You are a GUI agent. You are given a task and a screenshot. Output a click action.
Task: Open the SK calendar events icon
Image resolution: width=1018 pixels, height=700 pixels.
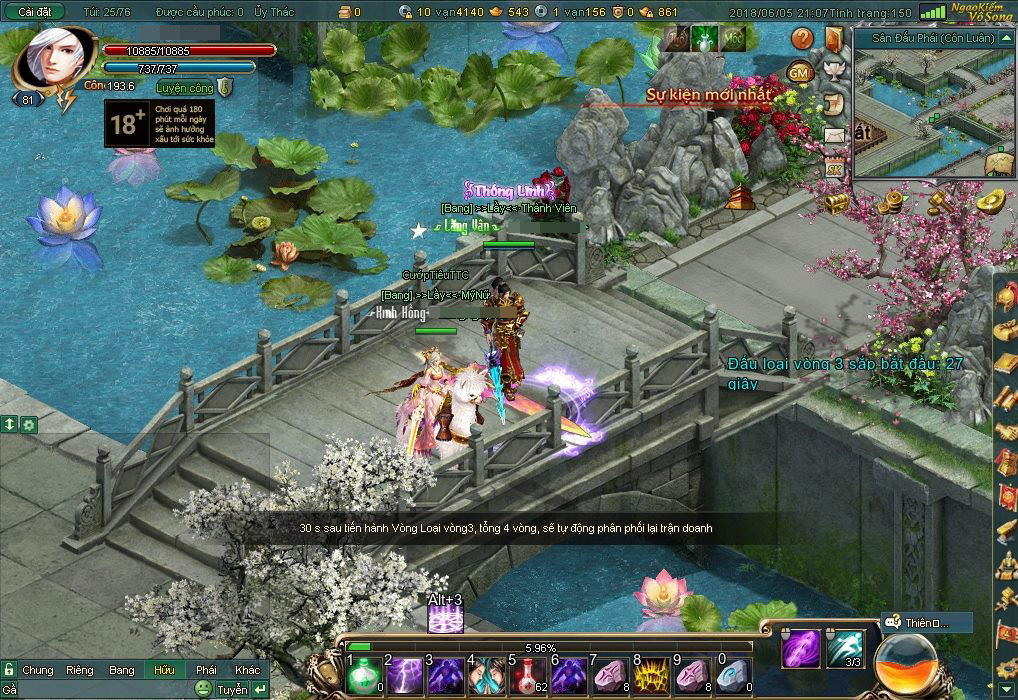(x=833, y=166)
